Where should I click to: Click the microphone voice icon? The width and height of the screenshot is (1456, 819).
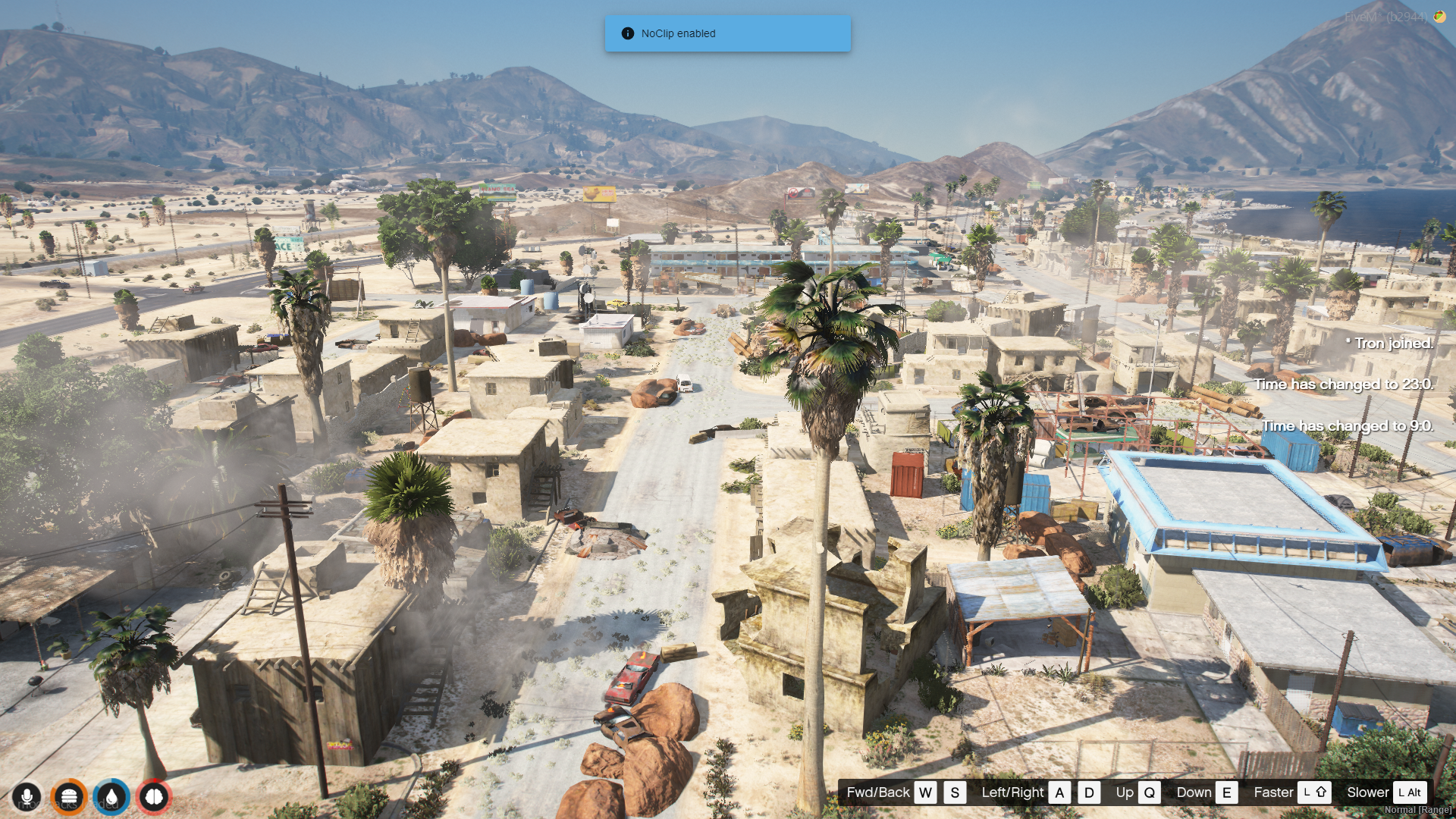pos(27,797)
